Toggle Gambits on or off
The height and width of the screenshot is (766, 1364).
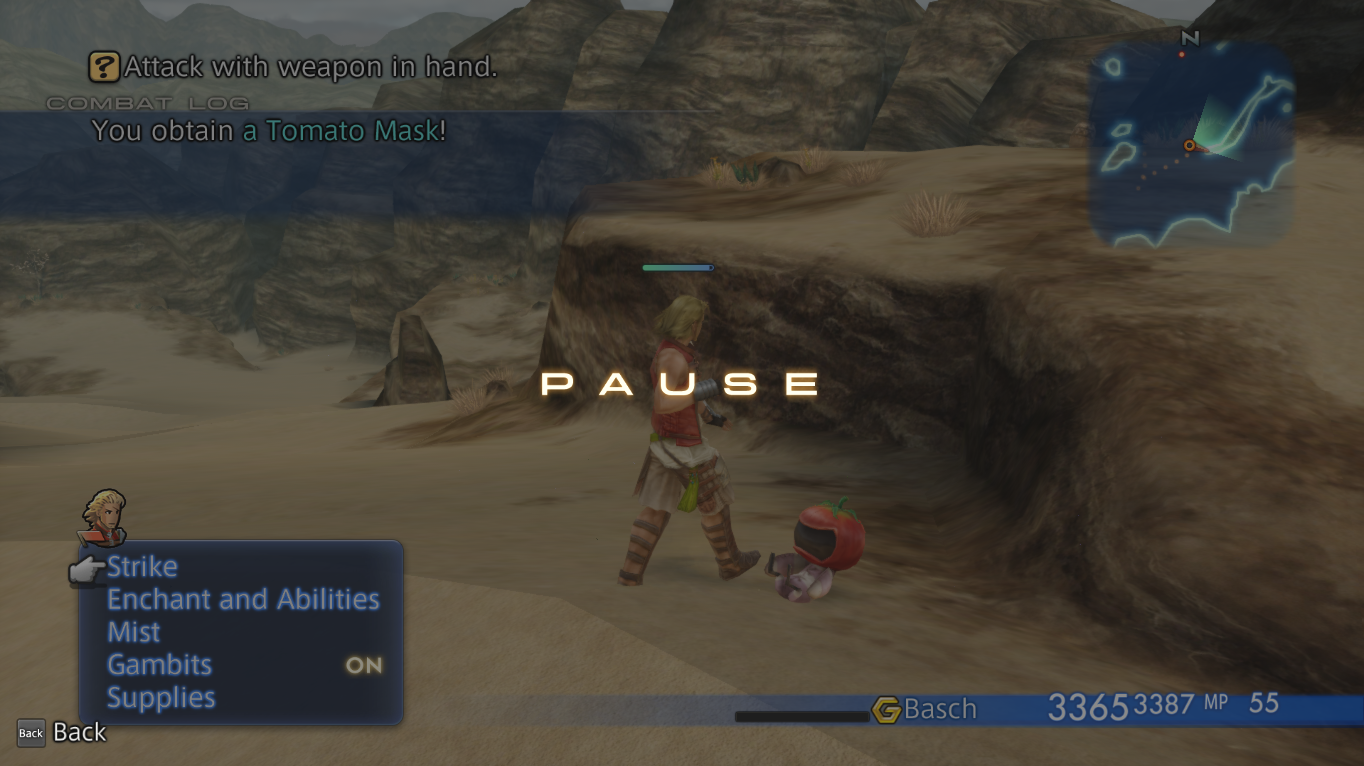[160, 665]
